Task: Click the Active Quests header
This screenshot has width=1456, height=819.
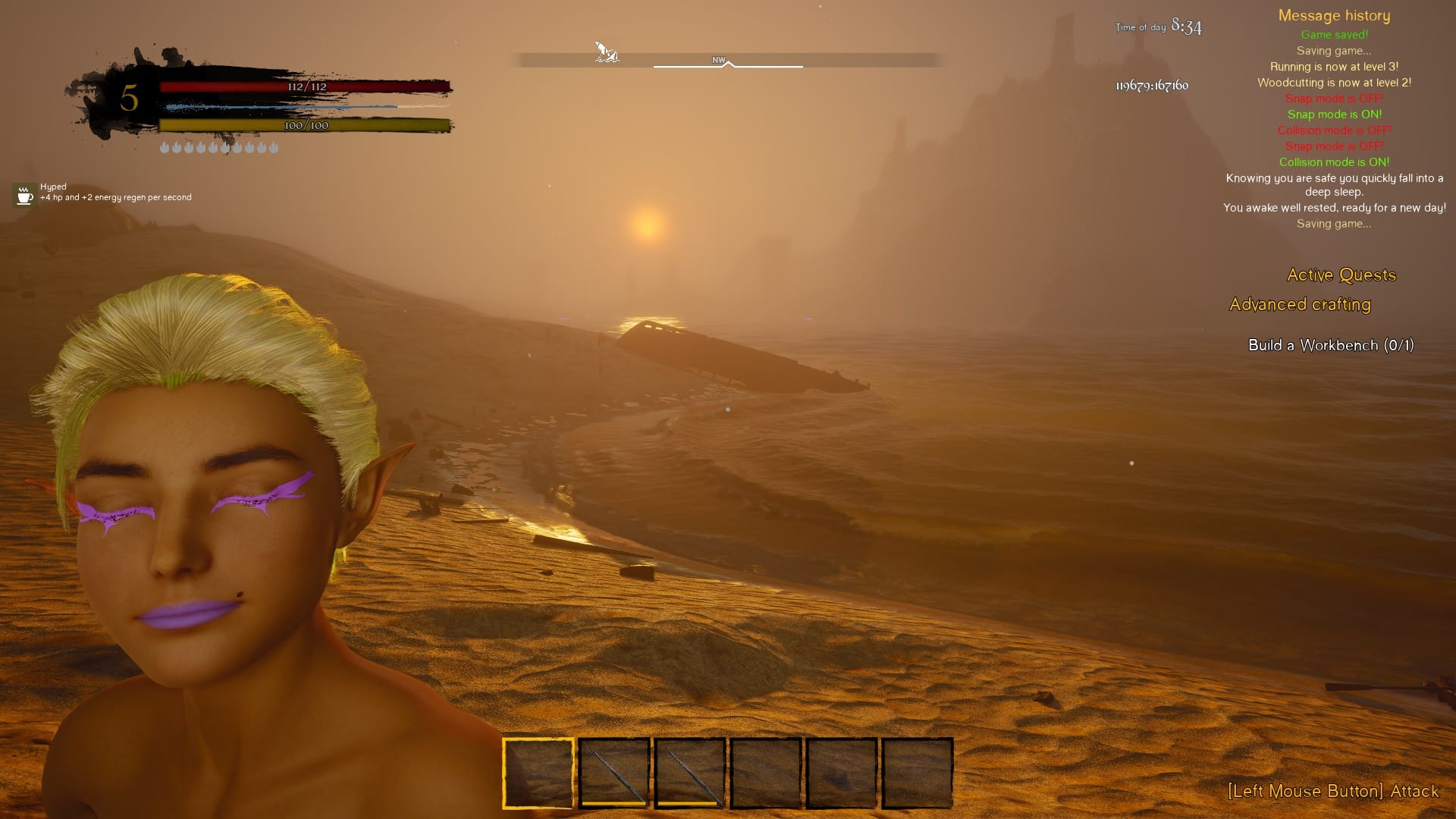Action: (x=1341, y=275)
